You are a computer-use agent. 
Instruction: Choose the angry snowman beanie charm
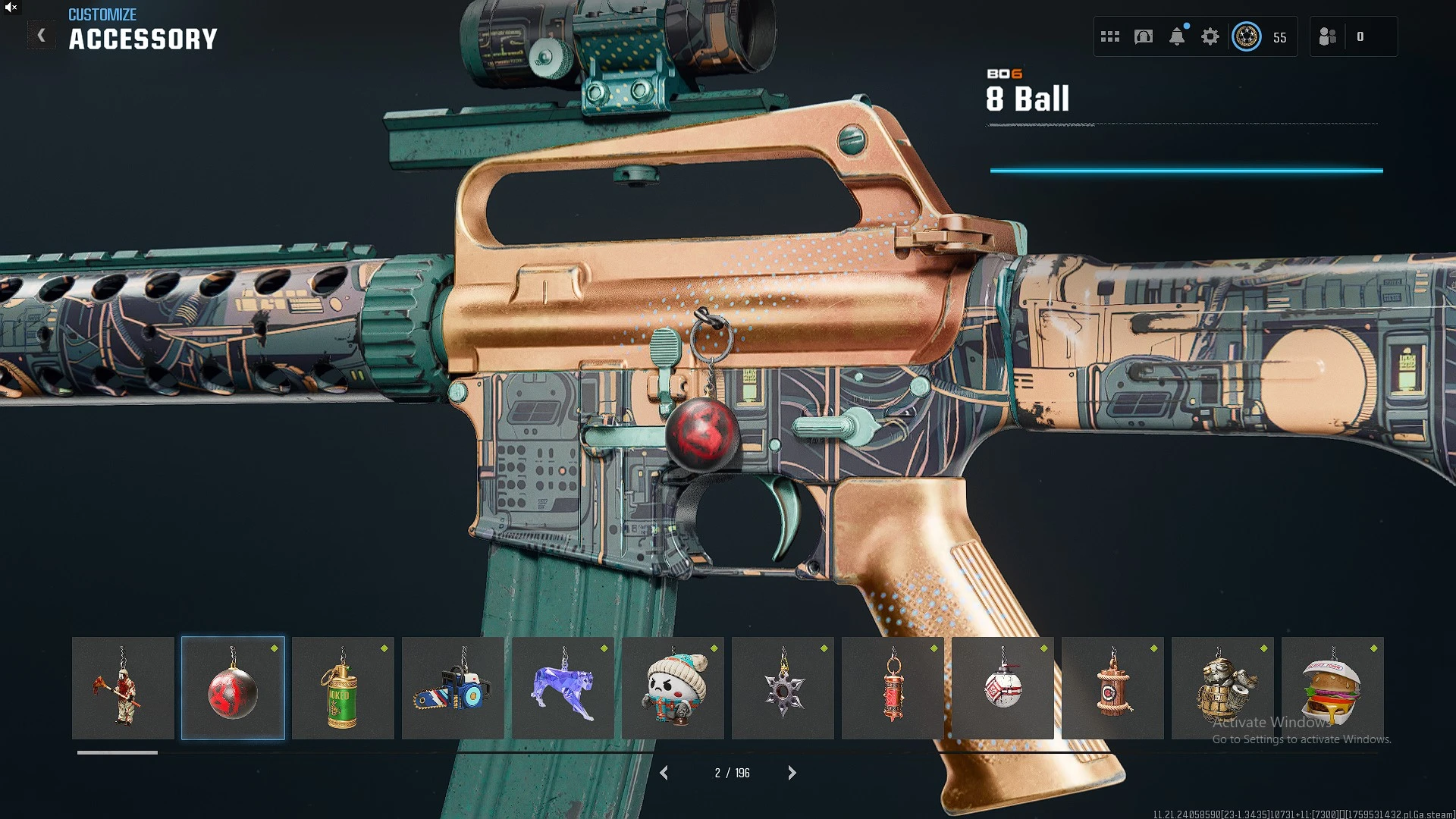pos(673,689)
